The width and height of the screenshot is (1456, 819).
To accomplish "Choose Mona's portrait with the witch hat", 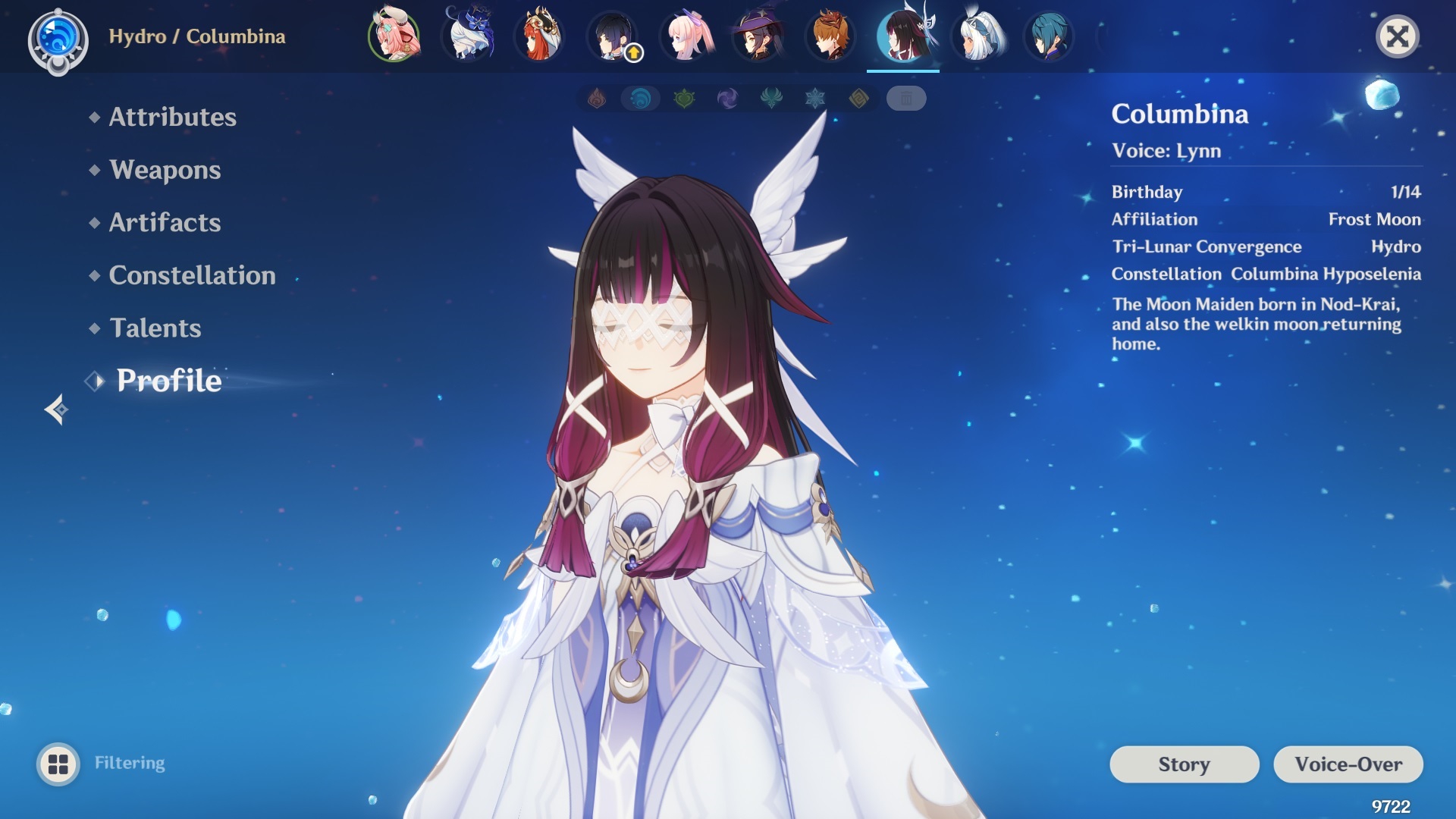I will [758, 36].
